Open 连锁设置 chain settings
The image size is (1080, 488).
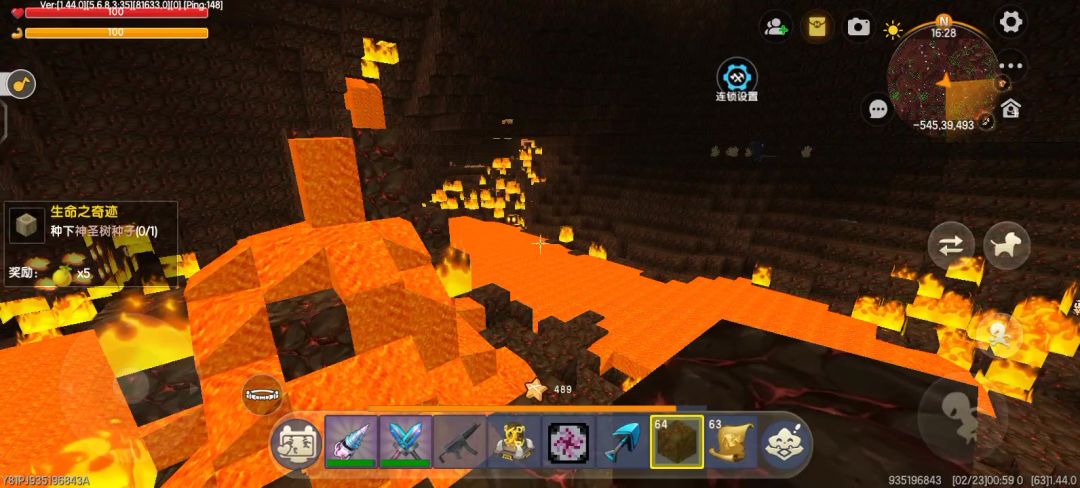tap(737, 79)
